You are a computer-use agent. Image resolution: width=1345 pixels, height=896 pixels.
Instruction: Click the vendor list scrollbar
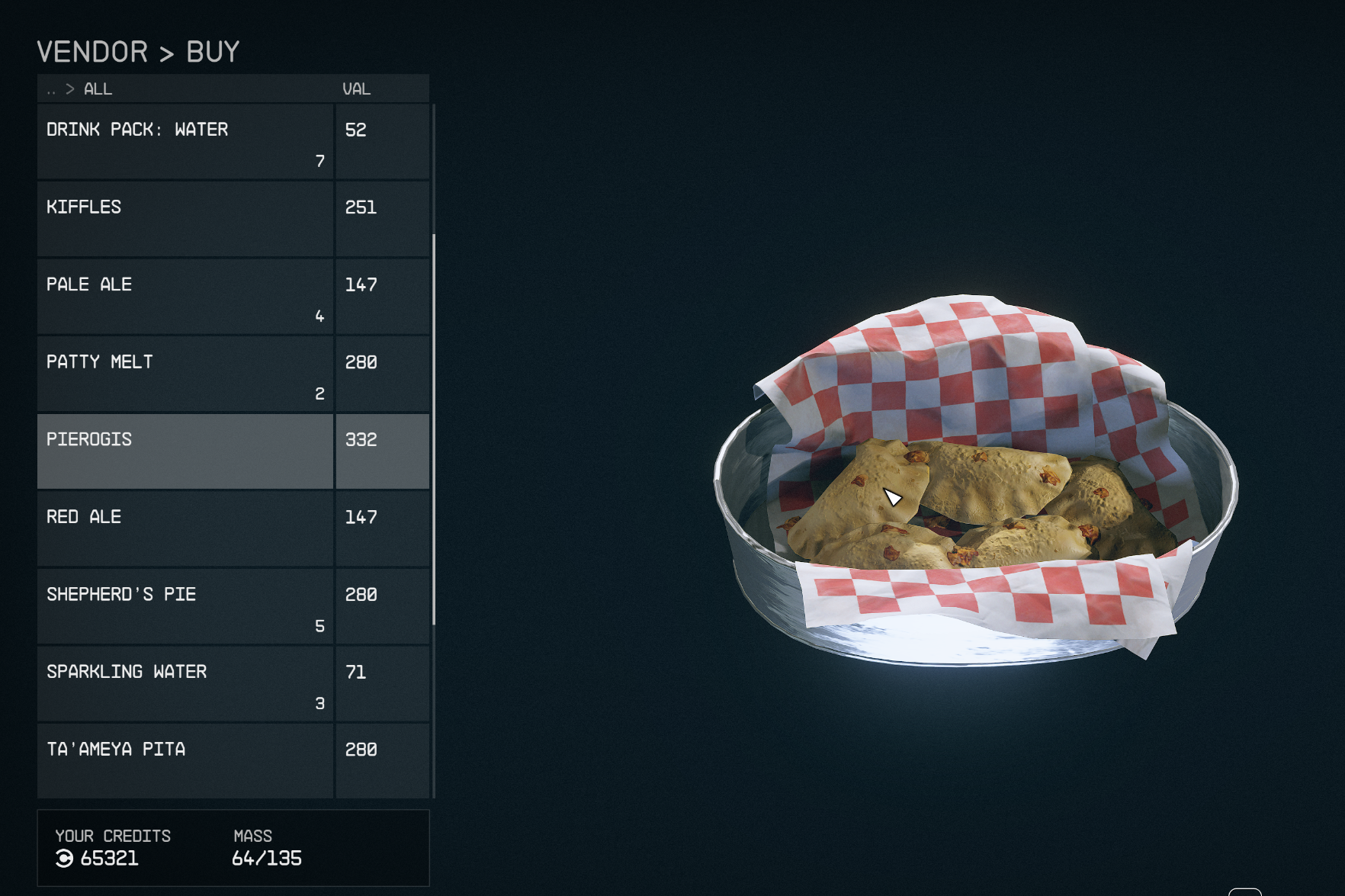(x=434, y=429)
